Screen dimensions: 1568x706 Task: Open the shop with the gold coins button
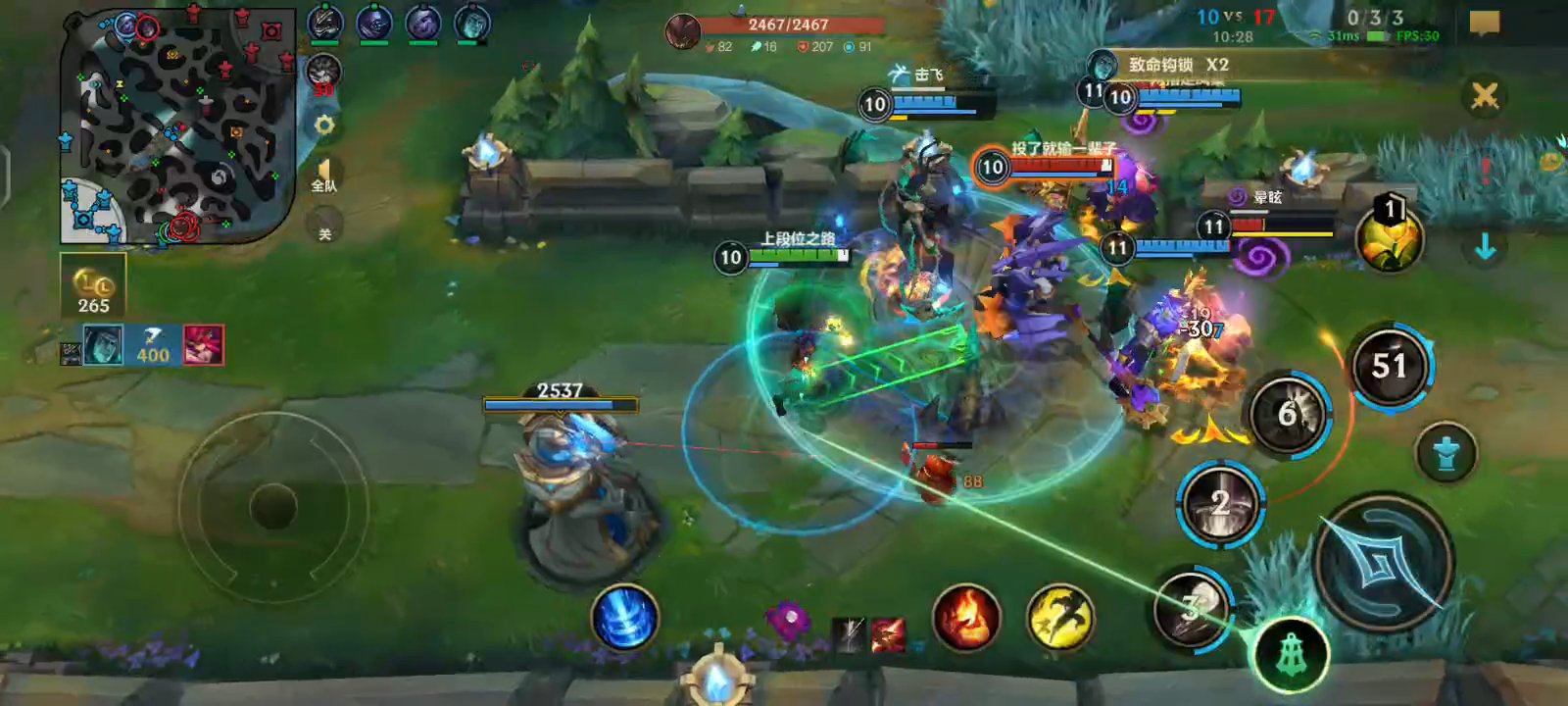(x=93, y=285)
